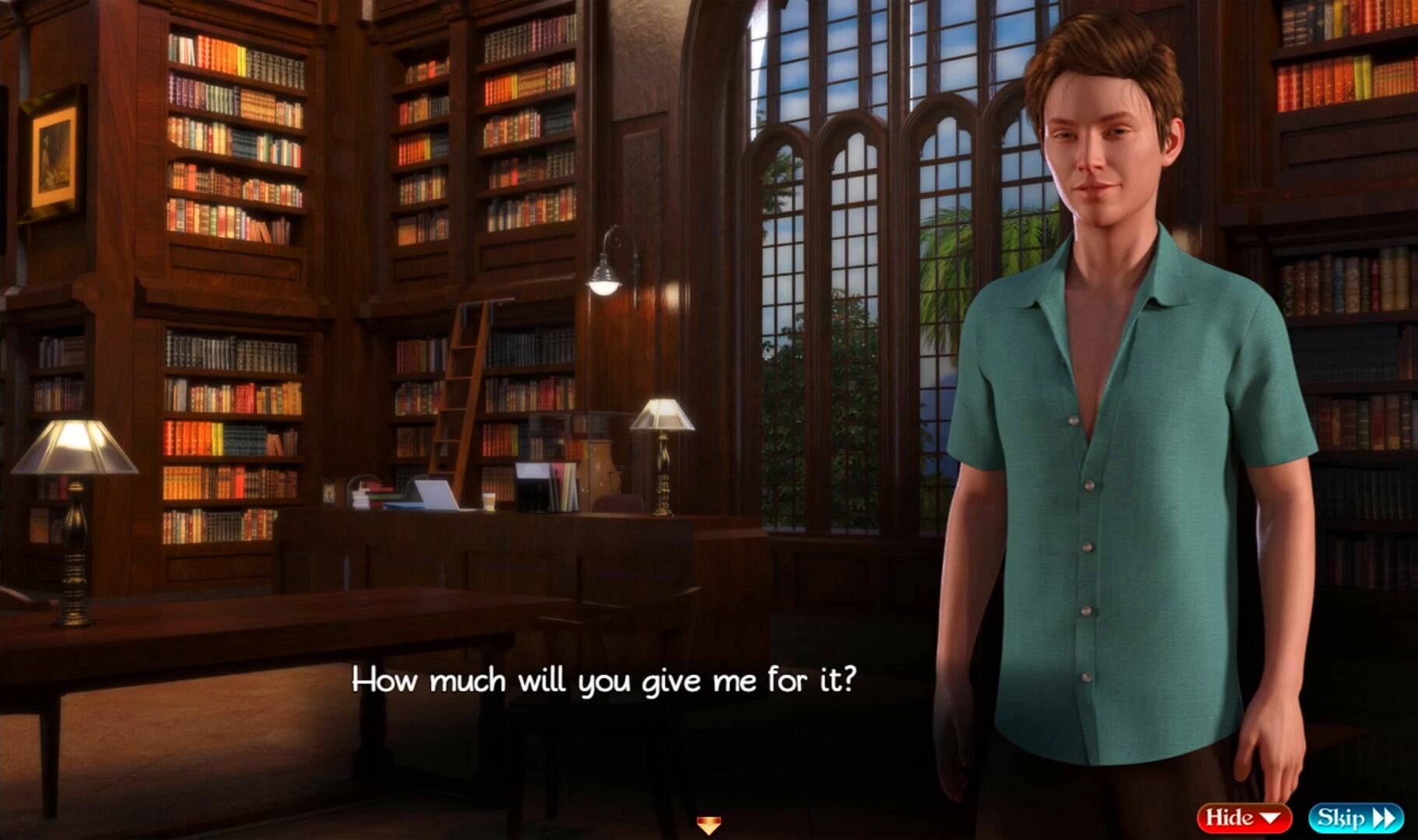Image resolution: width=1418 pixels, height=840 pixels.
Task: Advance dialogue via the orange arrow indicator
Action: pyautogui.click(x=709, y=824)
